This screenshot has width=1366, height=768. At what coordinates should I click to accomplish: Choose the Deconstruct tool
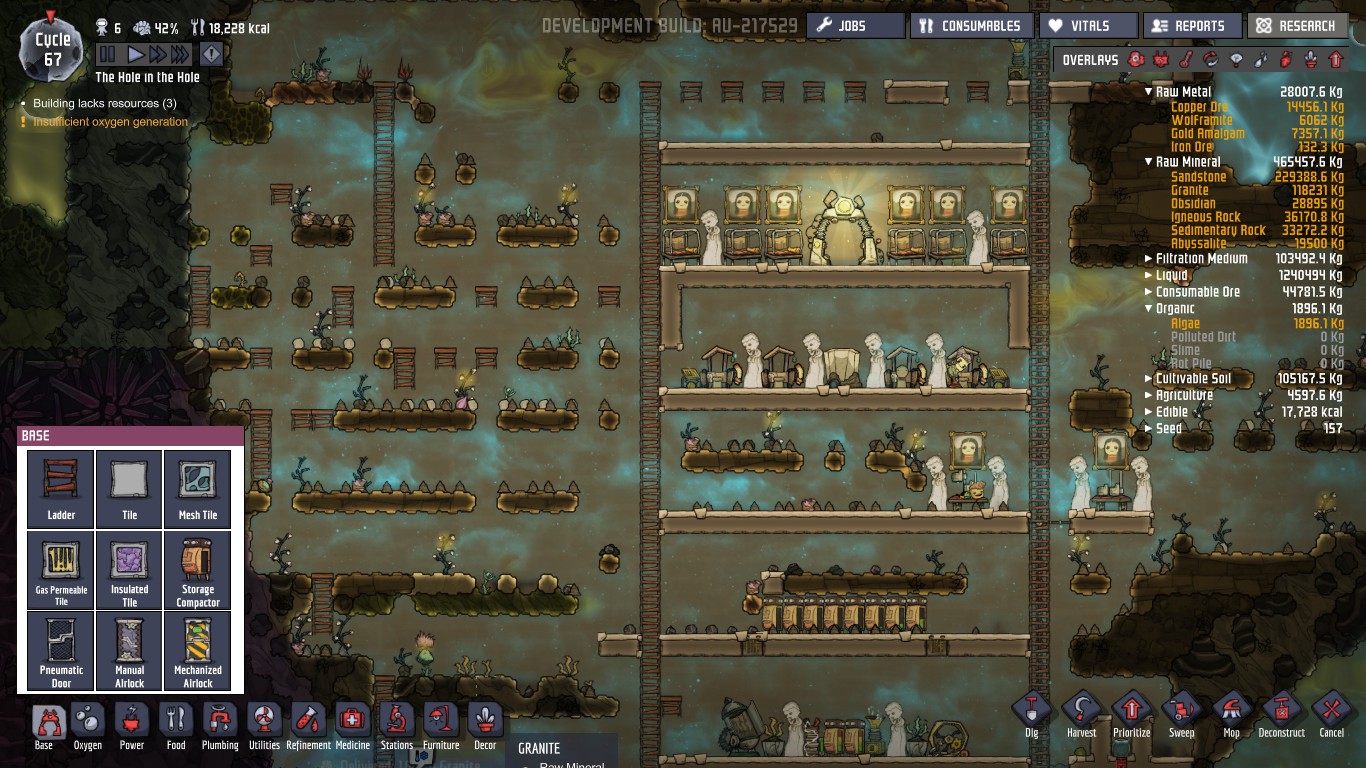[x=1281, y=715]
